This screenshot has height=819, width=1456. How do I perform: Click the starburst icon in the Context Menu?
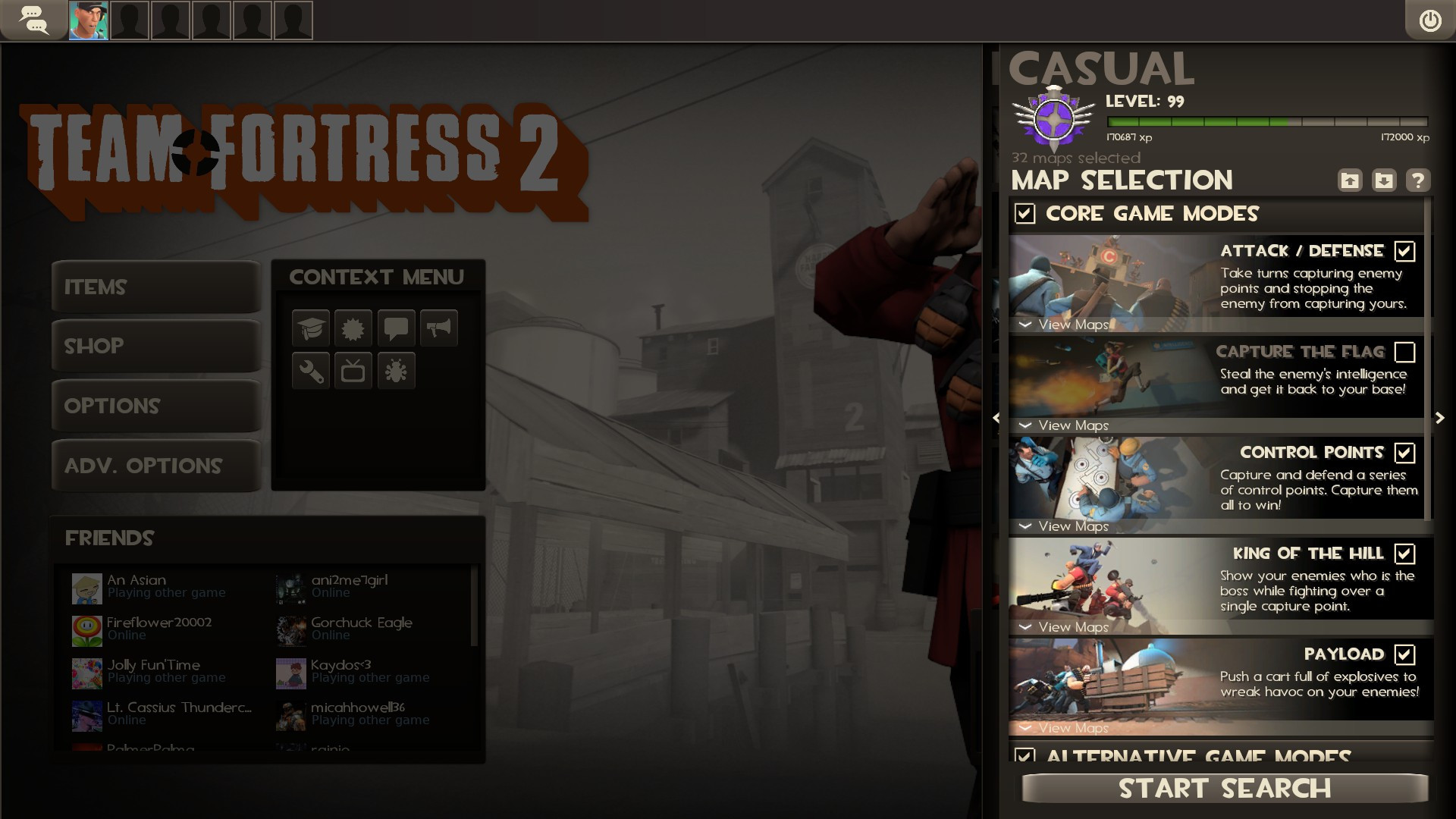click(x=353, y=328)
